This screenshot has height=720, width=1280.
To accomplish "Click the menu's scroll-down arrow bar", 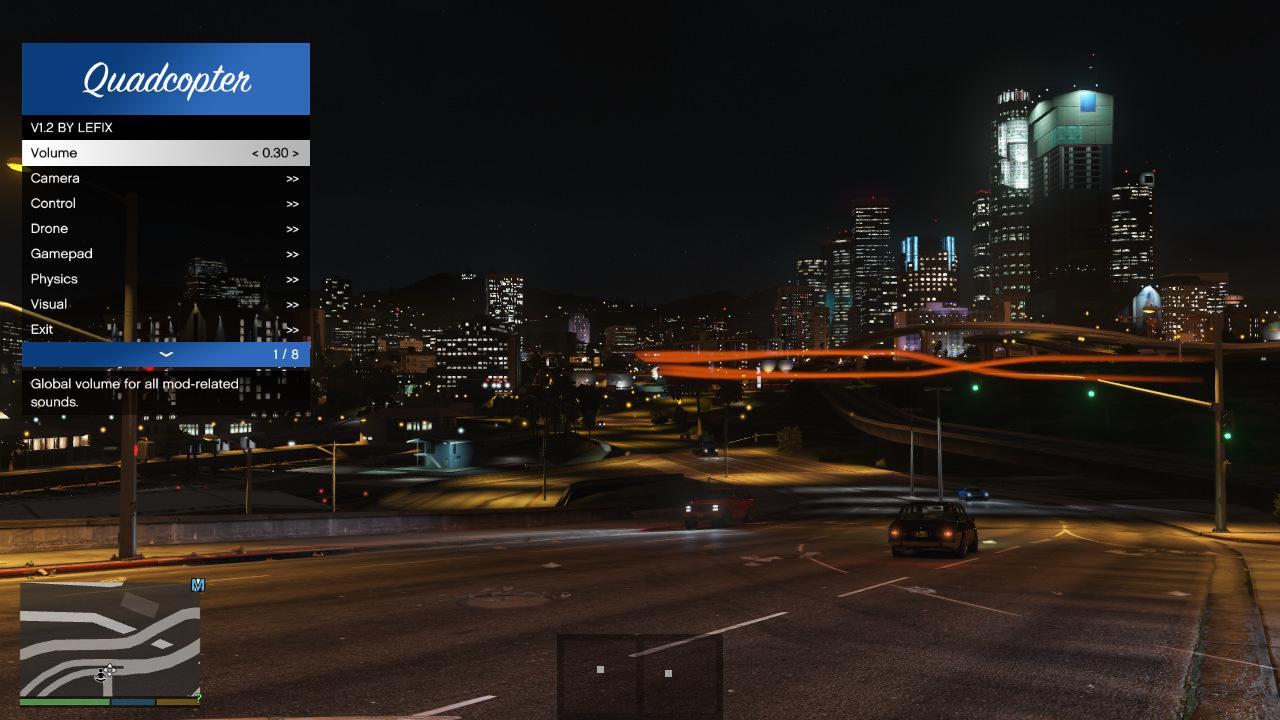I will 166,354.
